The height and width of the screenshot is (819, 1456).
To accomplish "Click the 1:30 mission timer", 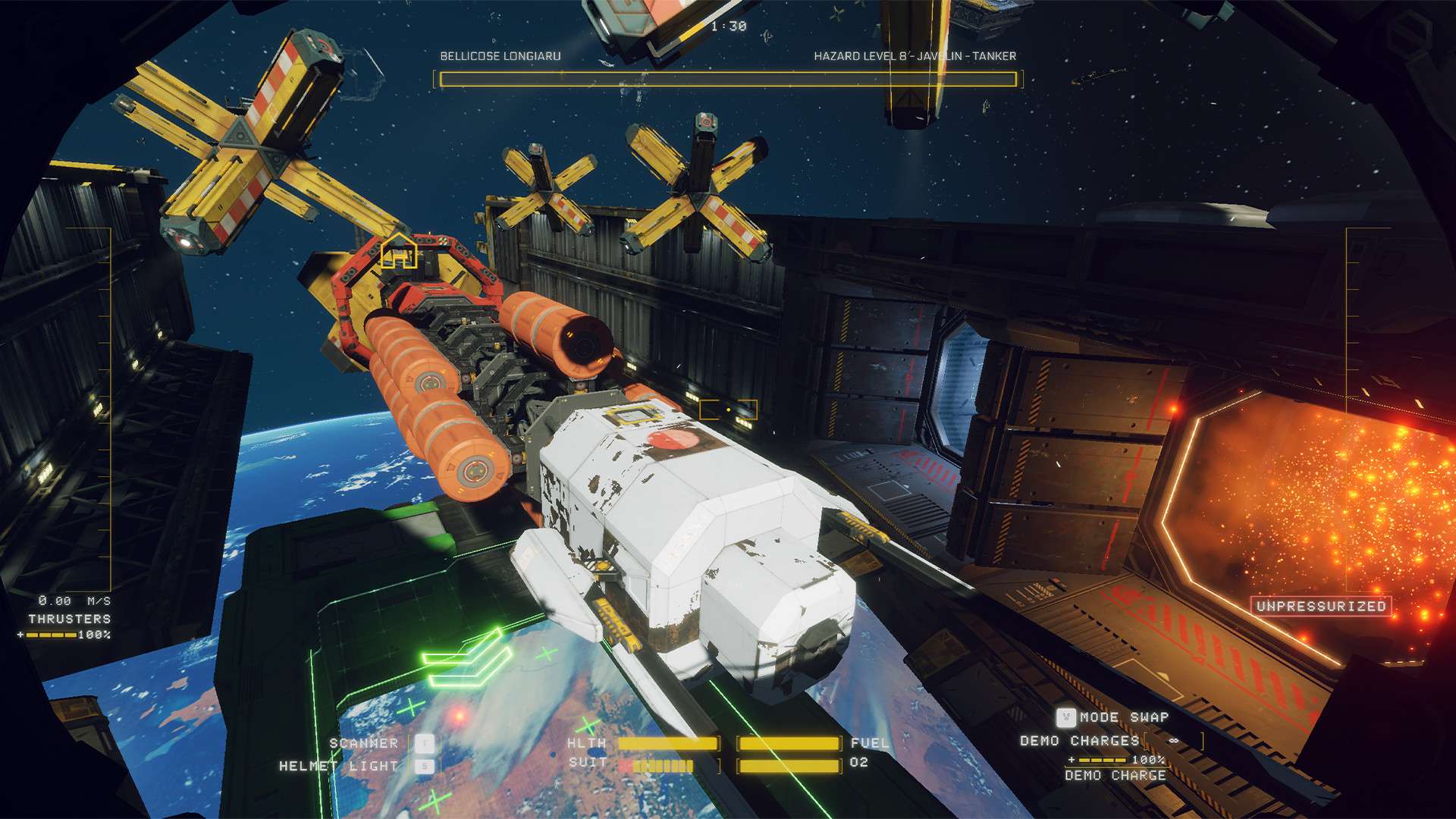I will tap(730, 24).
